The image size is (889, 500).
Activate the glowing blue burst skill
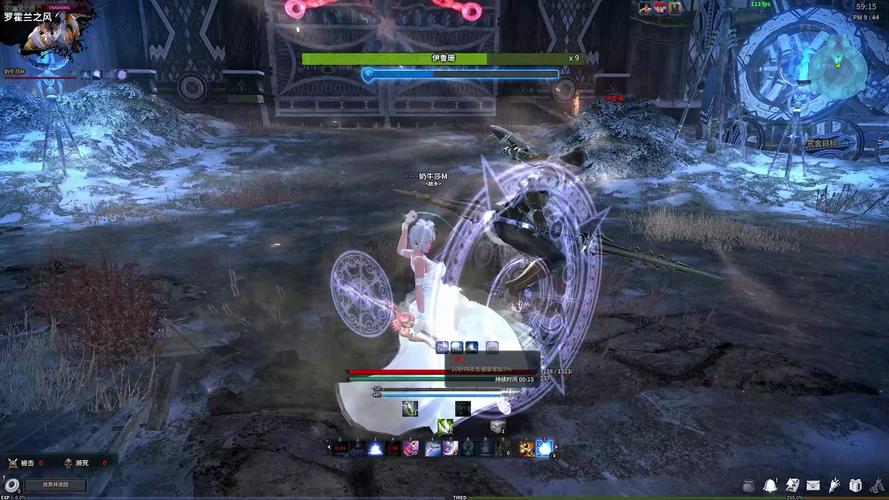(x=544, y=448)
